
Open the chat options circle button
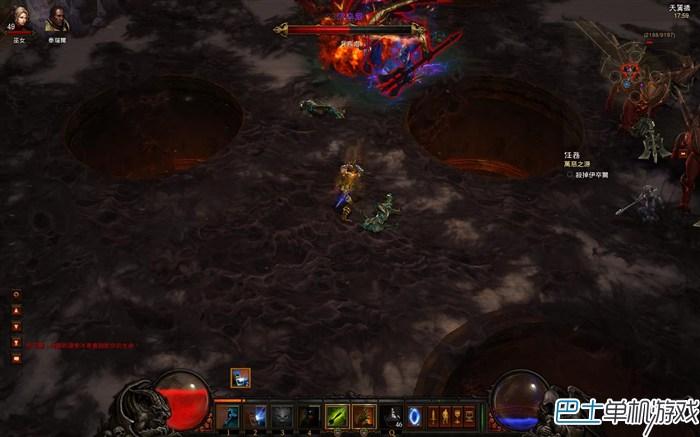(x=16, y=294)
